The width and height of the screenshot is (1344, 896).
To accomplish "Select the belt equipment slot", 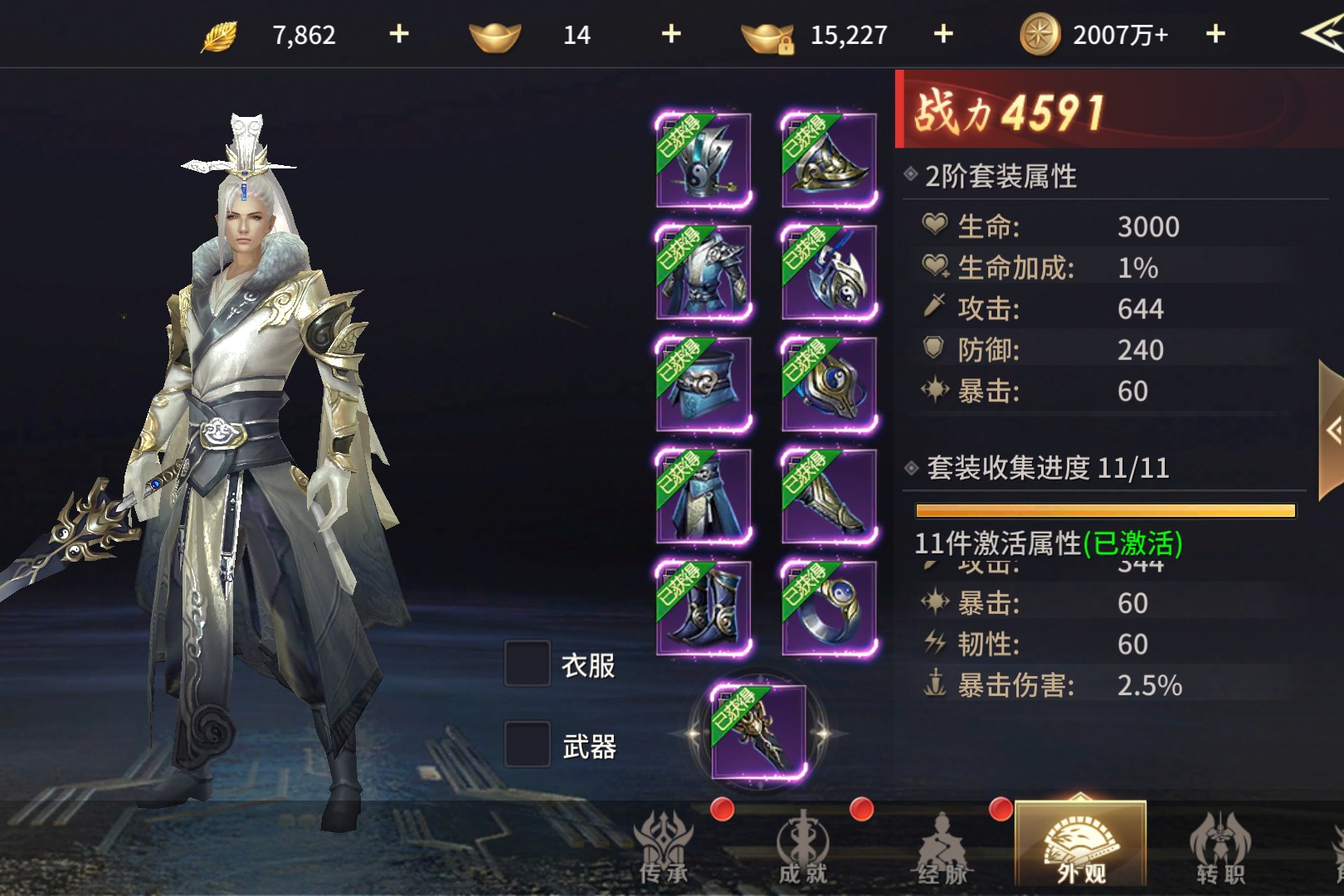I will point(704,384).
